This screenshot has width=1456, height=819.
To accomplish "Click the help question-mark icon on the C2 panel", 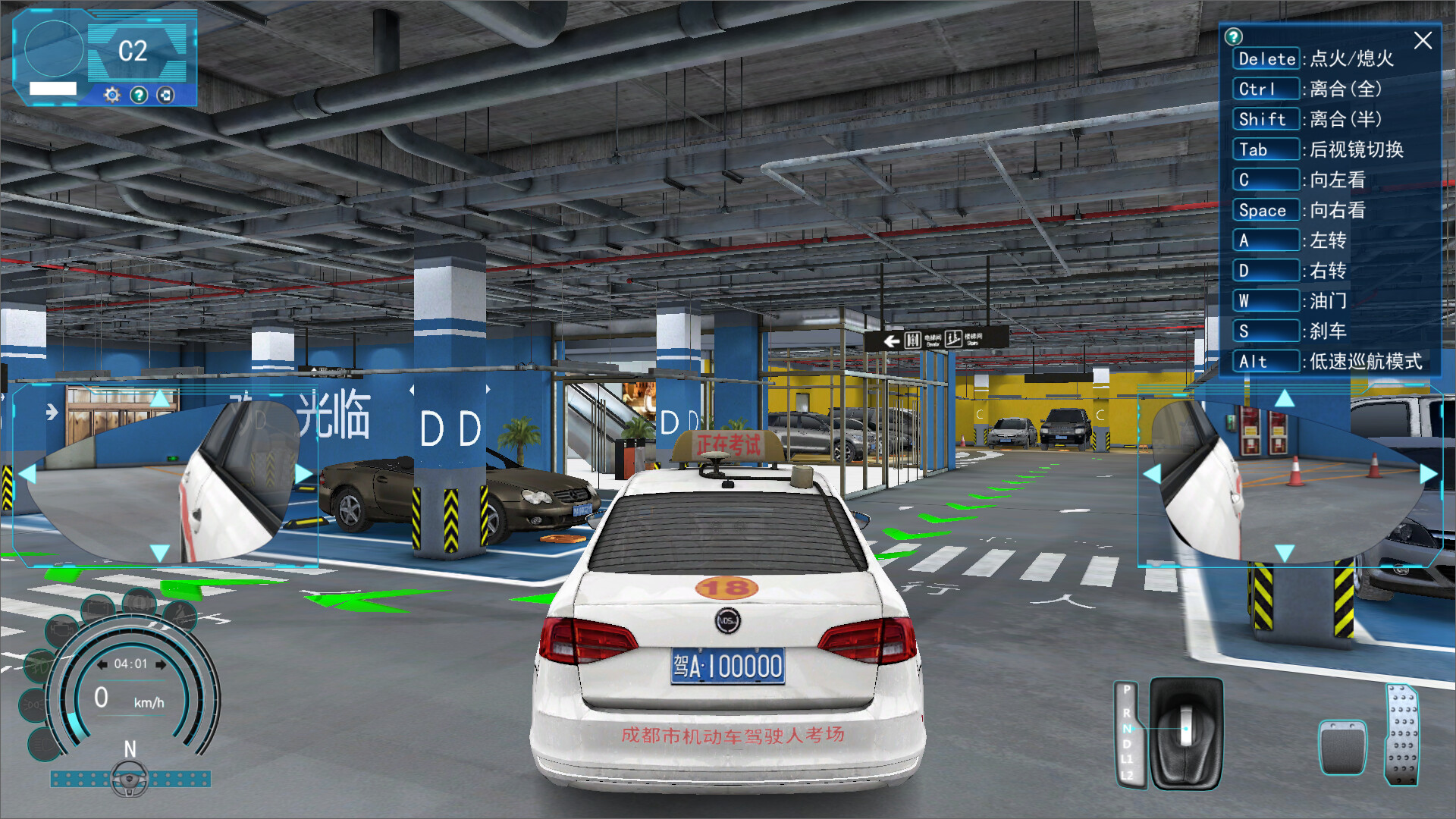I will (140, 95).
